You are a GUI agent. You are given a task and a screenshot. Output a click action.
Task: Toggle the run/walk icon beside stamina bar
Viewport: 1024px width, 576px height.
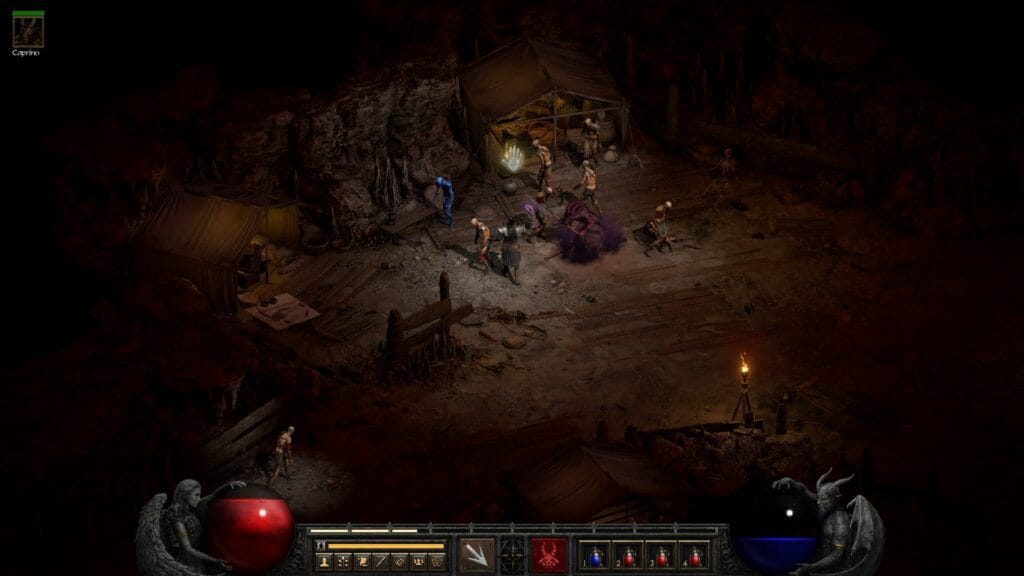(x=321, y=546)
